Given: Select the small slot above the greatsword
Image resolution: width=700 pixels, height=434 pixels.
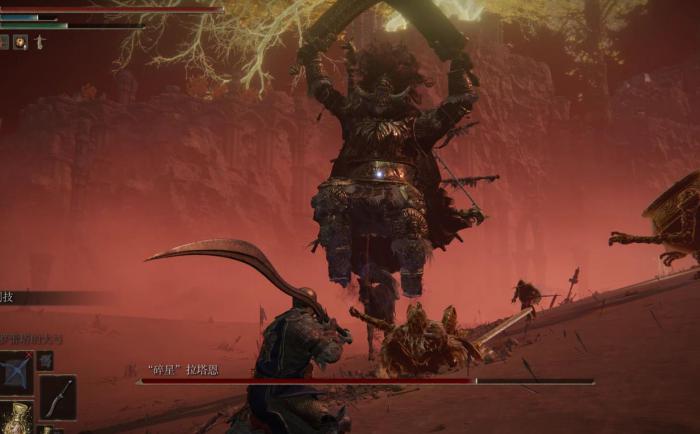Looking at the screenshot, I should coord(45,360).
